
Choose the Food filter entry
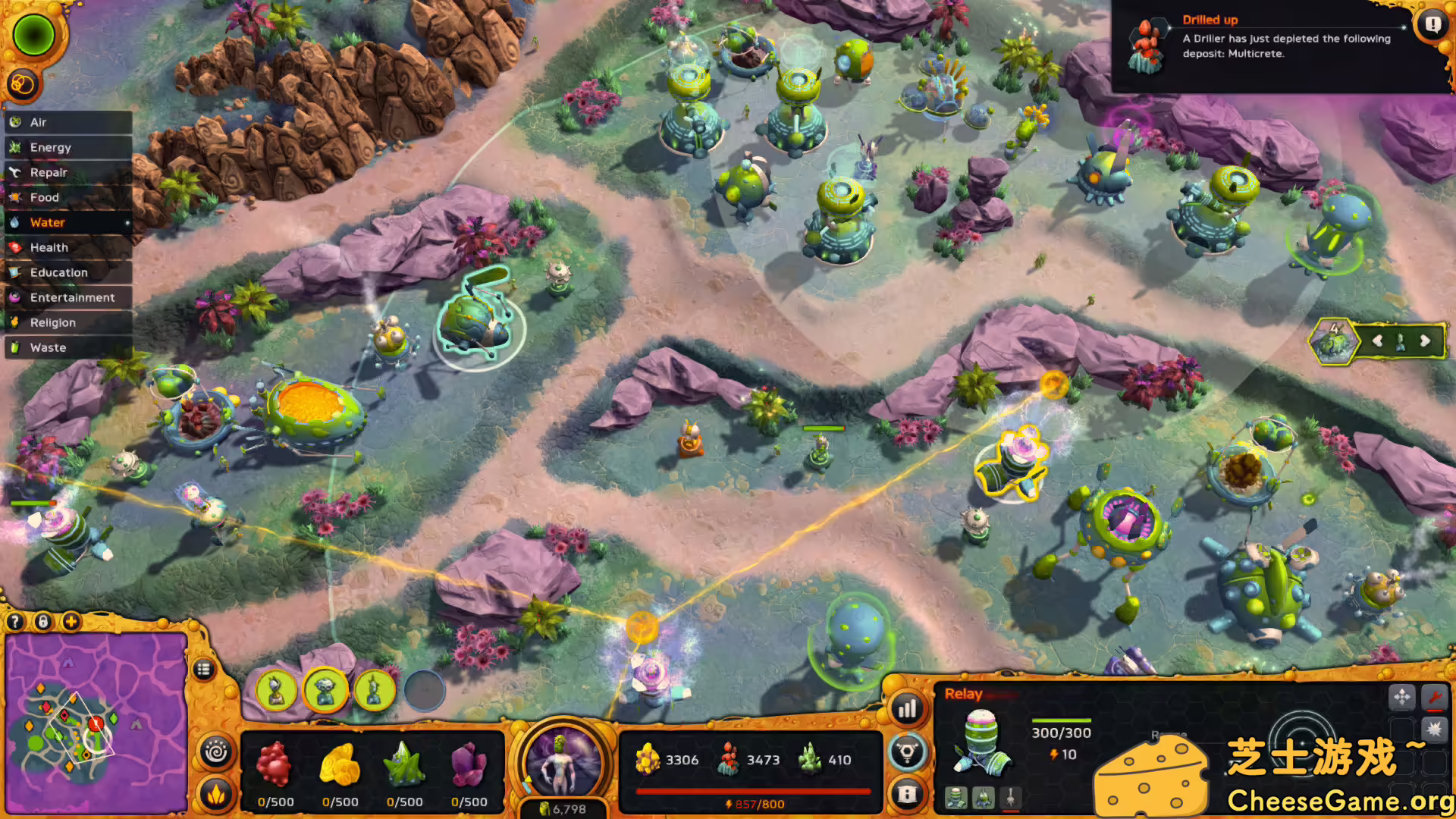pos(45,197)
